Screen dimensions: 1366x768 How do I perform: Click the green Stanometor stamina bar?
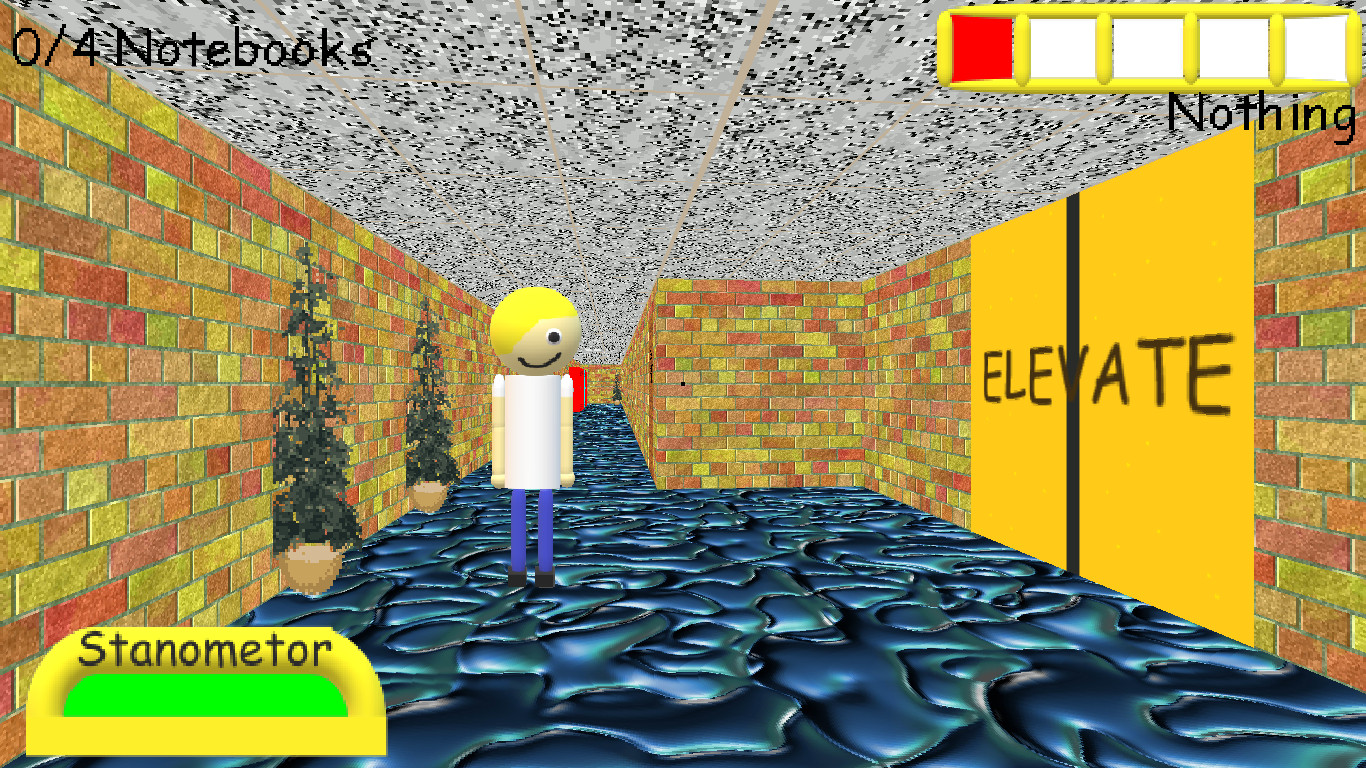pos(205,695)
